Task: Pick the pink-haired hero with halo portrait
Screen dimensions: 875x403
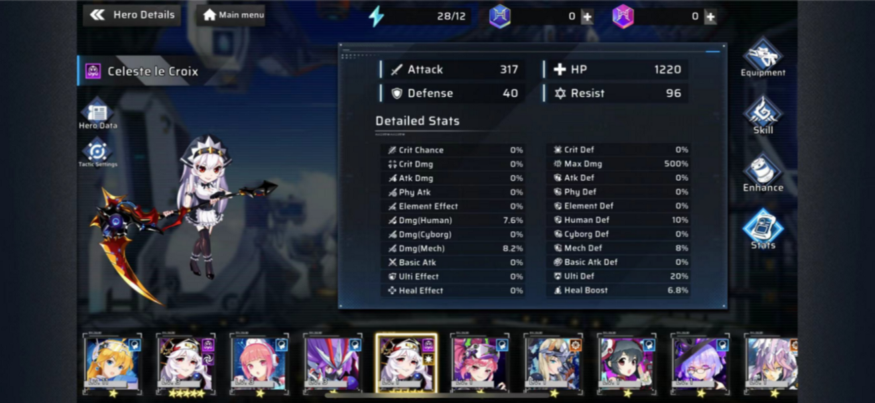Action: [259, 362]
